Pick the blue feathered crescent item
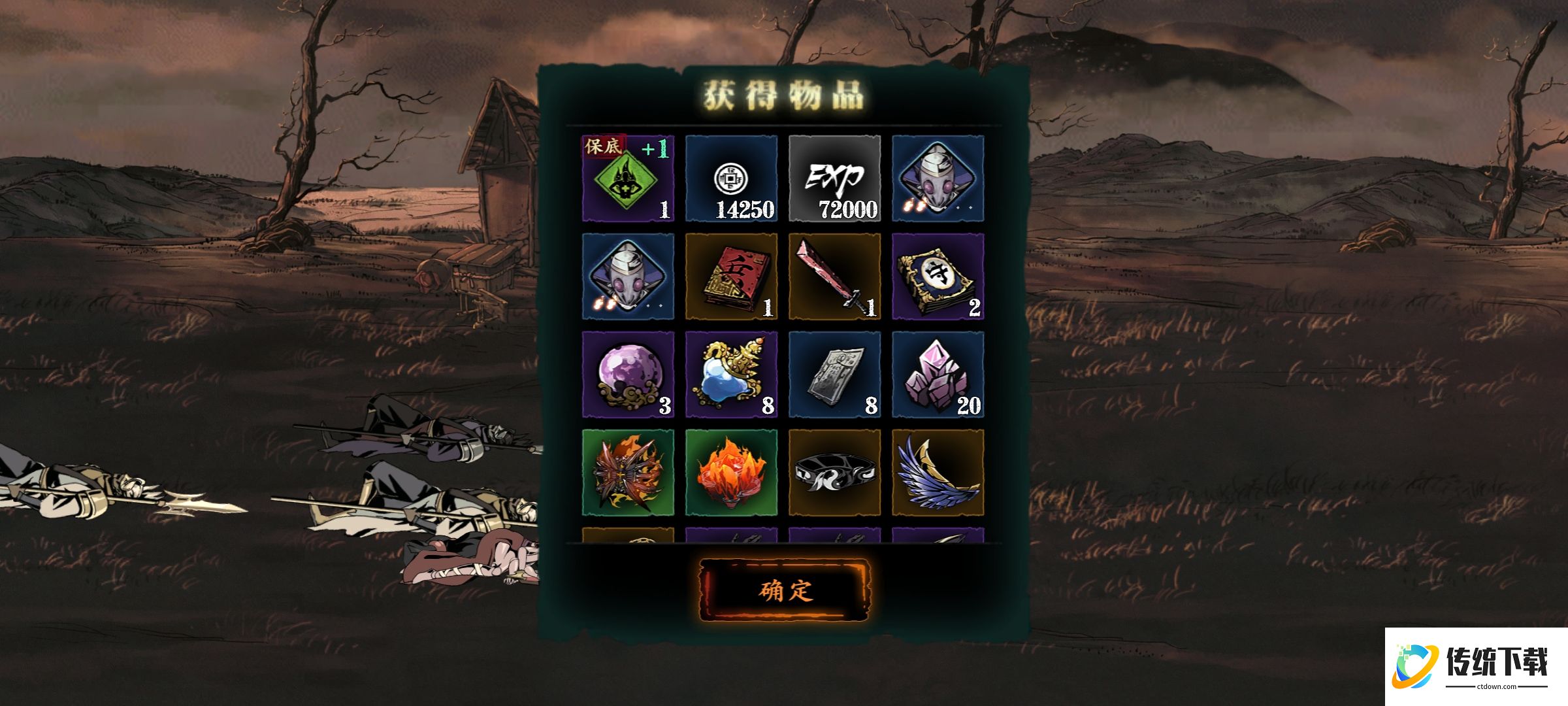 pos(938,473)
